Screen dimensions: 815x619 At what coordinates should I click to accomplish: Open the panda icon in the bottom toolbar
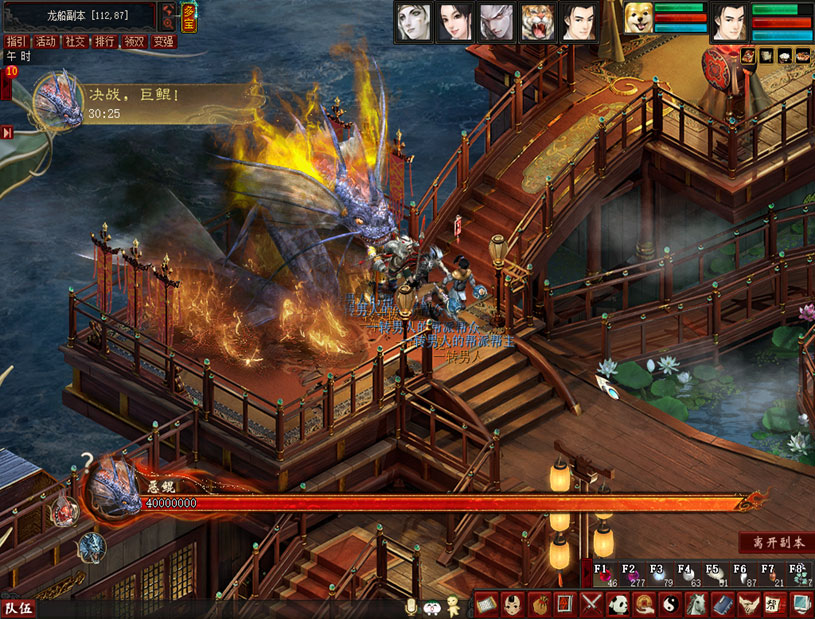click(617, 604)
